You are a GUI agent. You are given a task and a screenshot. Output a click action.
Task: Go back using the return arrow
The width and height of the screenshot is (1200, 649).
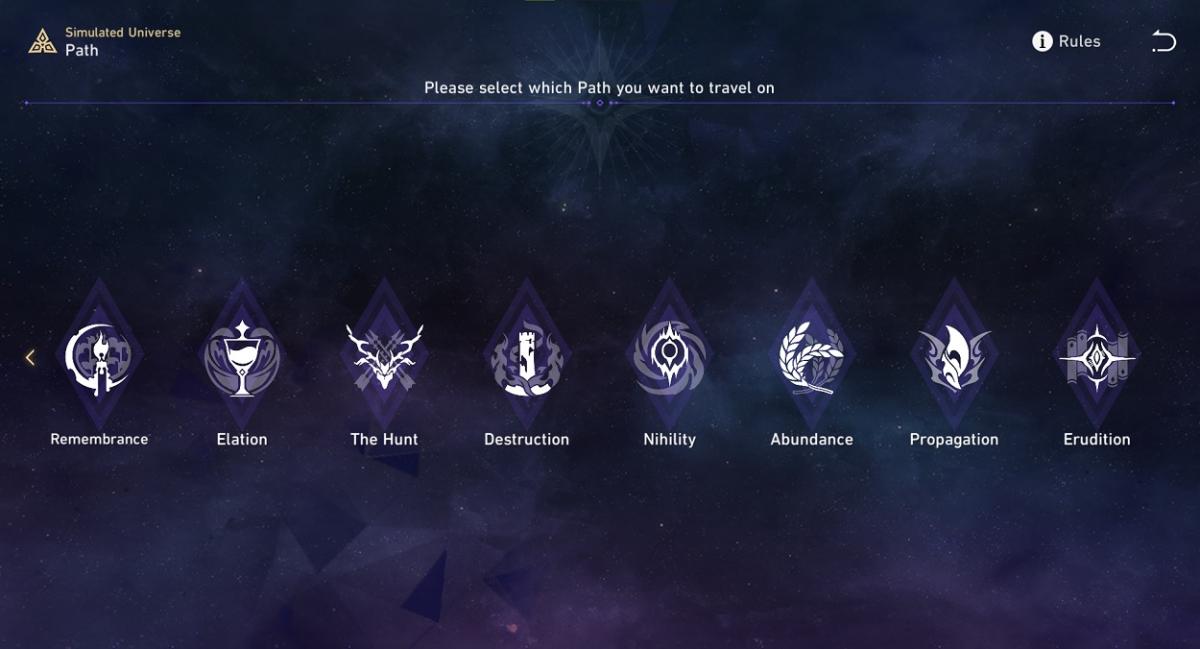click(1163, 41)
